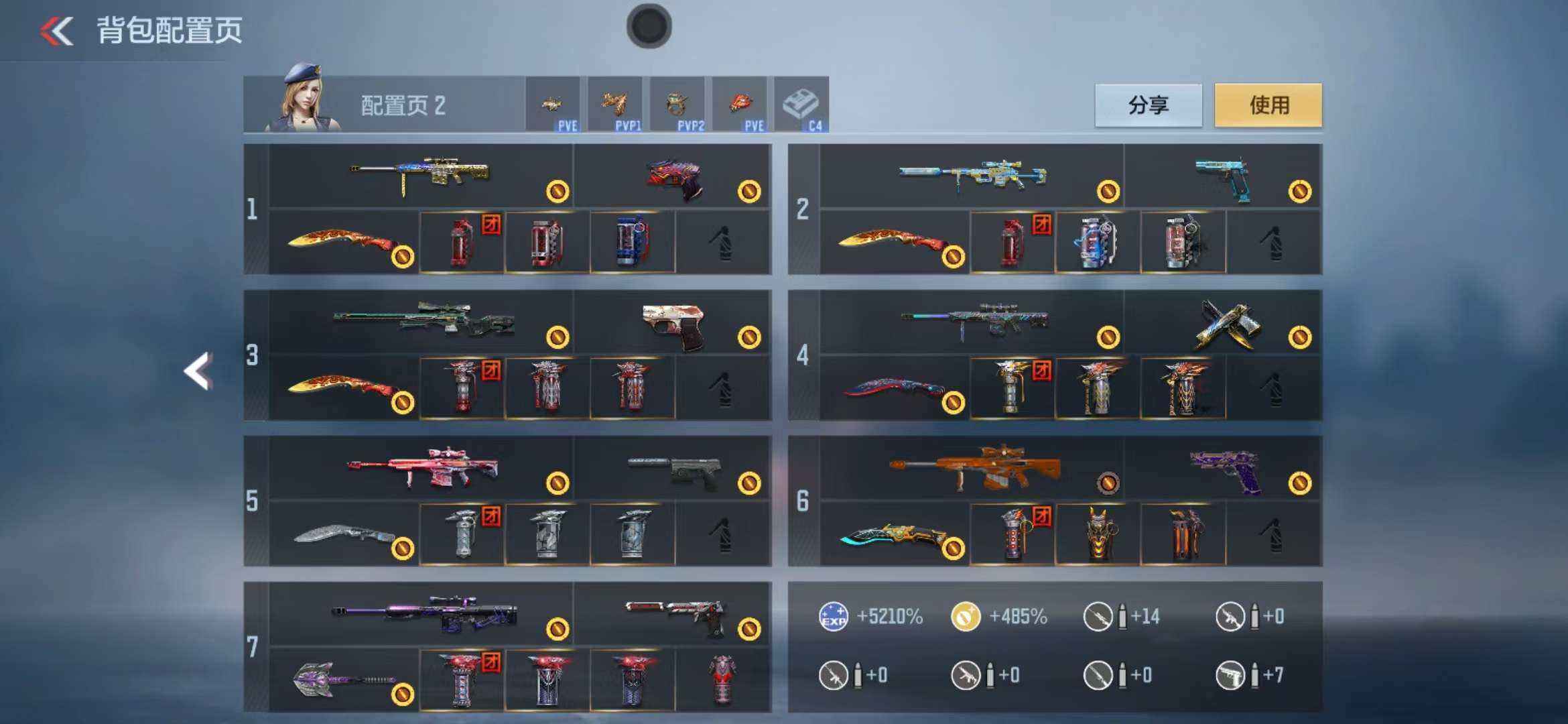
Task: Switch to the PVP1 loadout tab
Action: [614, 105]
